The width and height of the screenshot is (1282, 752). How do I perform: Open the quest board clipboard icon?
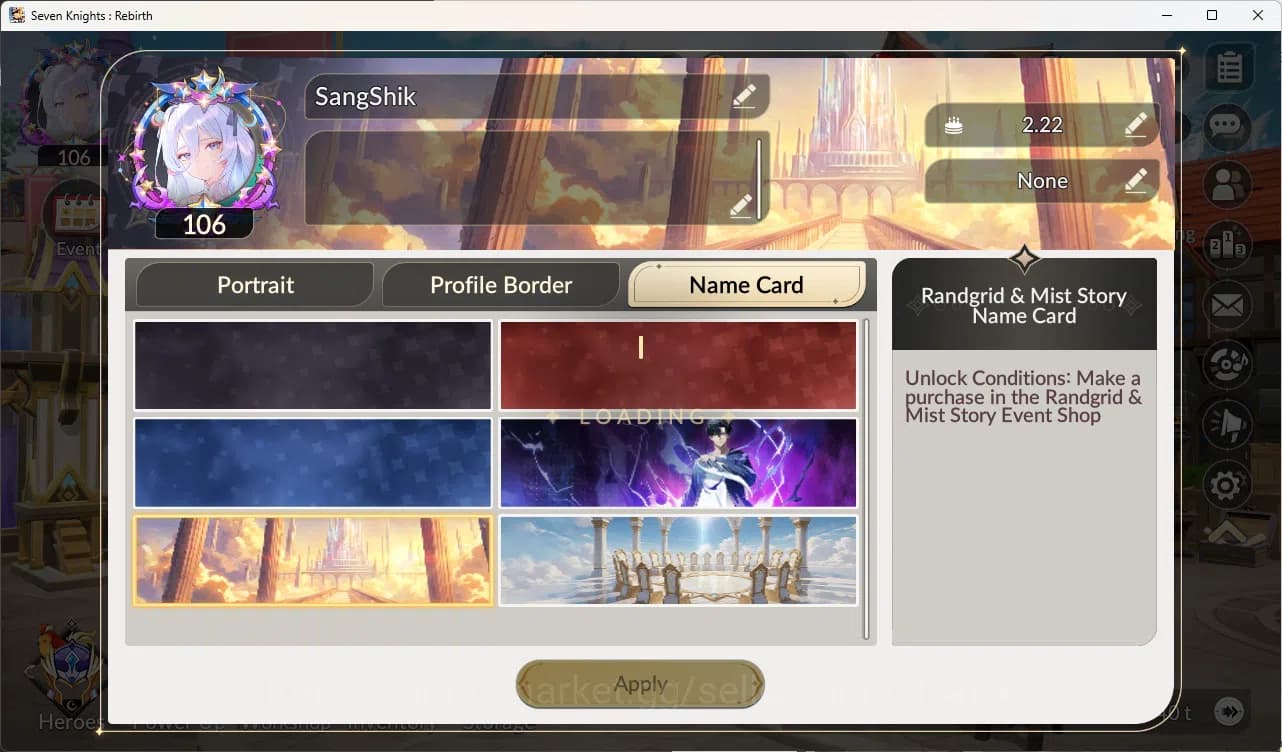click(x=1228, y=65)
